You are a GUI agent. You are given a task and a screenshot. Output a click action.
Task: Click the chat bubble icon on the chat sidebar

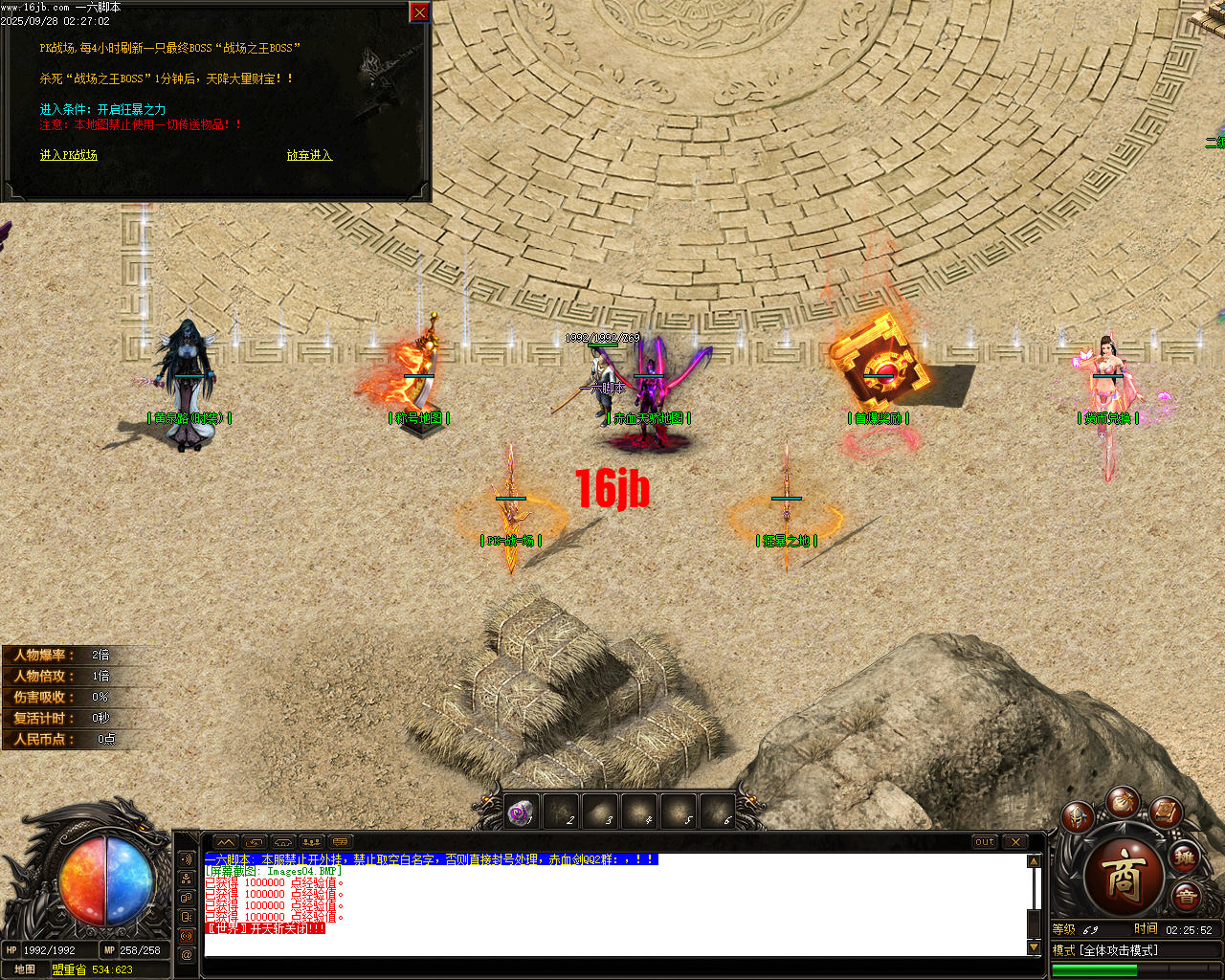(186, 898)
